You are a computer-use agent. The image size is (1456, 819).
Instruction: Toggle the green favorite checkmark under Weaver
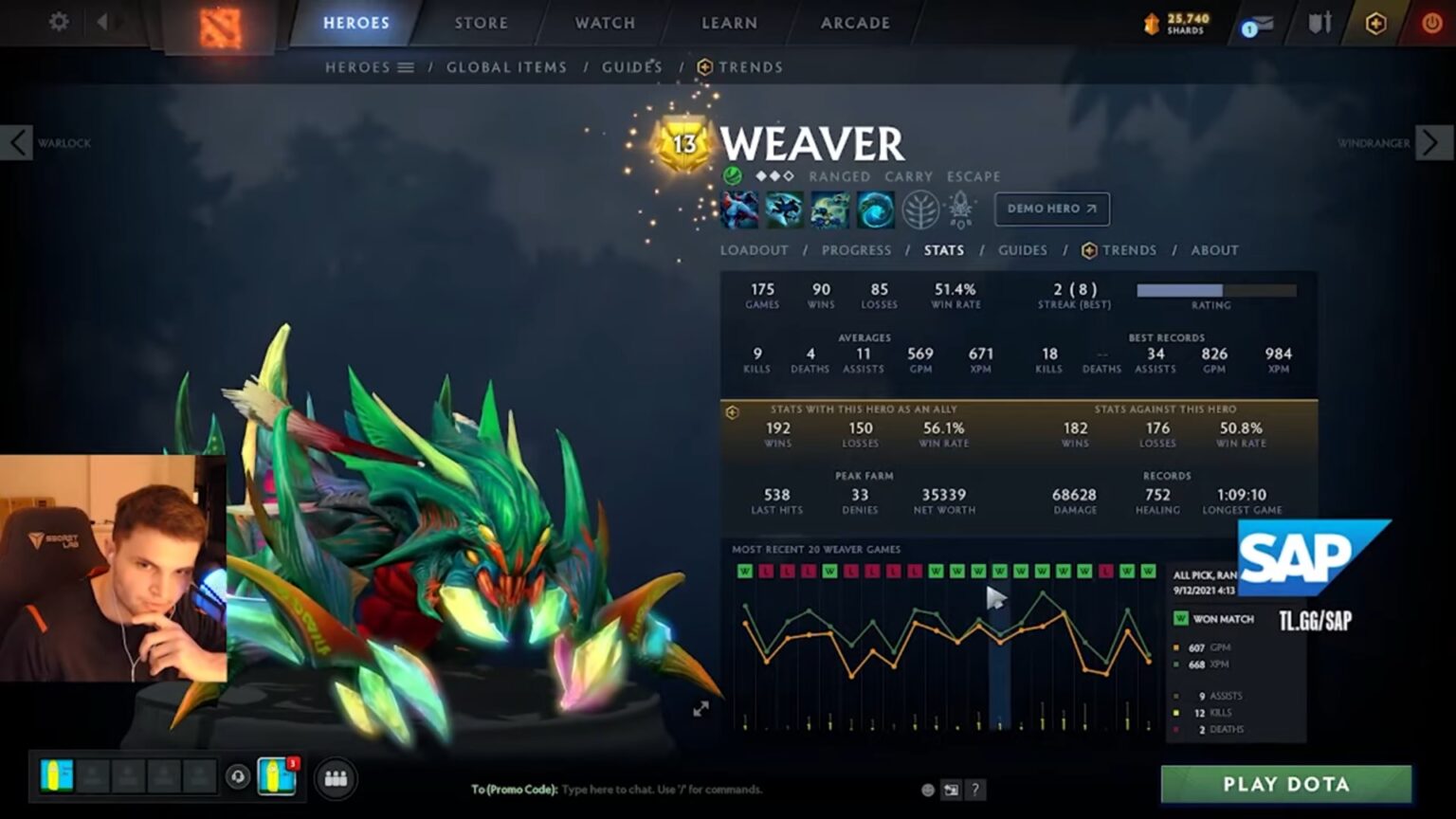[x=731, y=175]
